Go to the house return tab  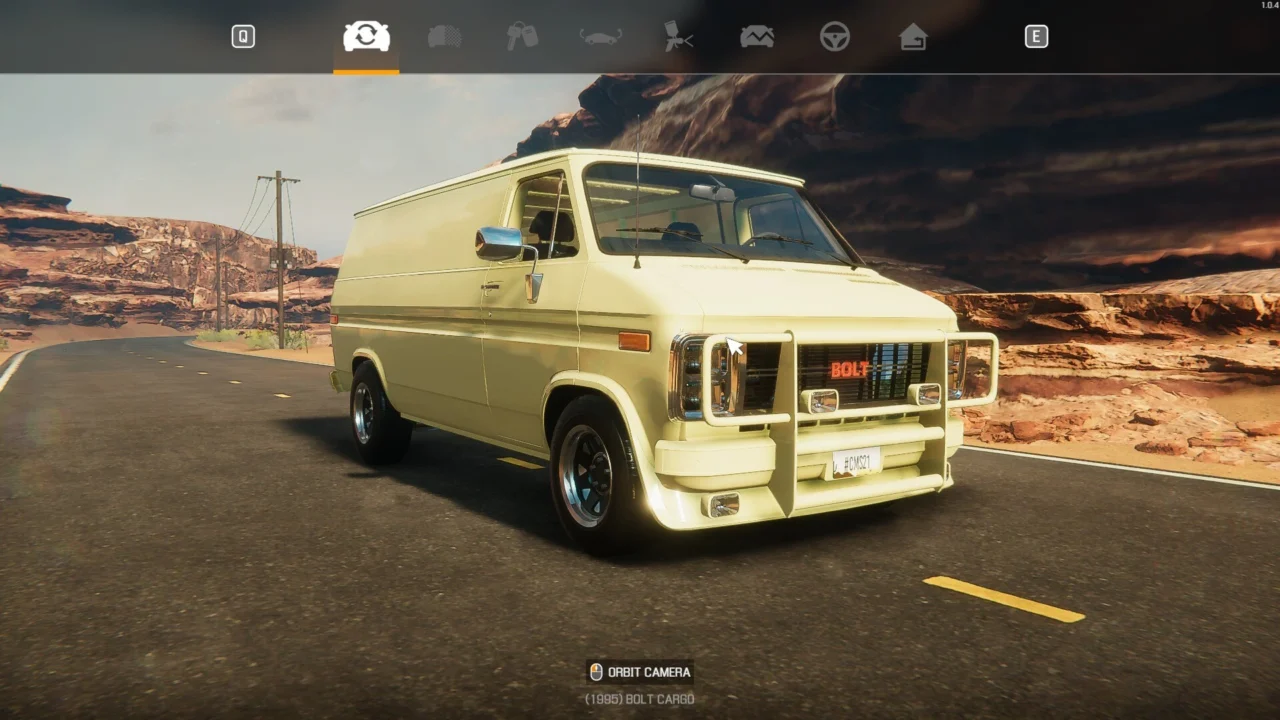click(912, 37)
